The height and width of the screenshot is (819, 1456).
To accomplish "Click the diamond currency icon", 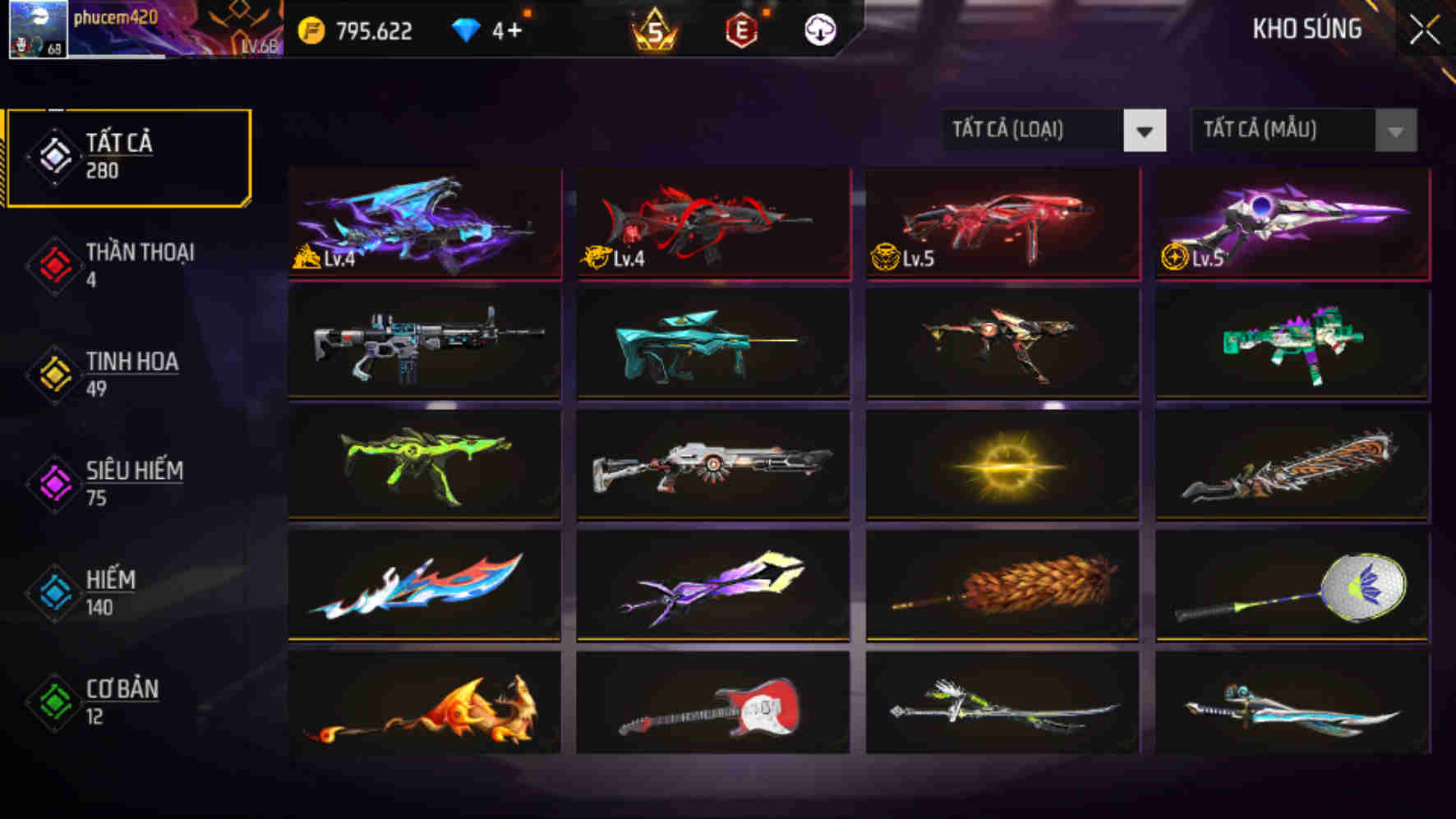I will [x=468, y=30].
